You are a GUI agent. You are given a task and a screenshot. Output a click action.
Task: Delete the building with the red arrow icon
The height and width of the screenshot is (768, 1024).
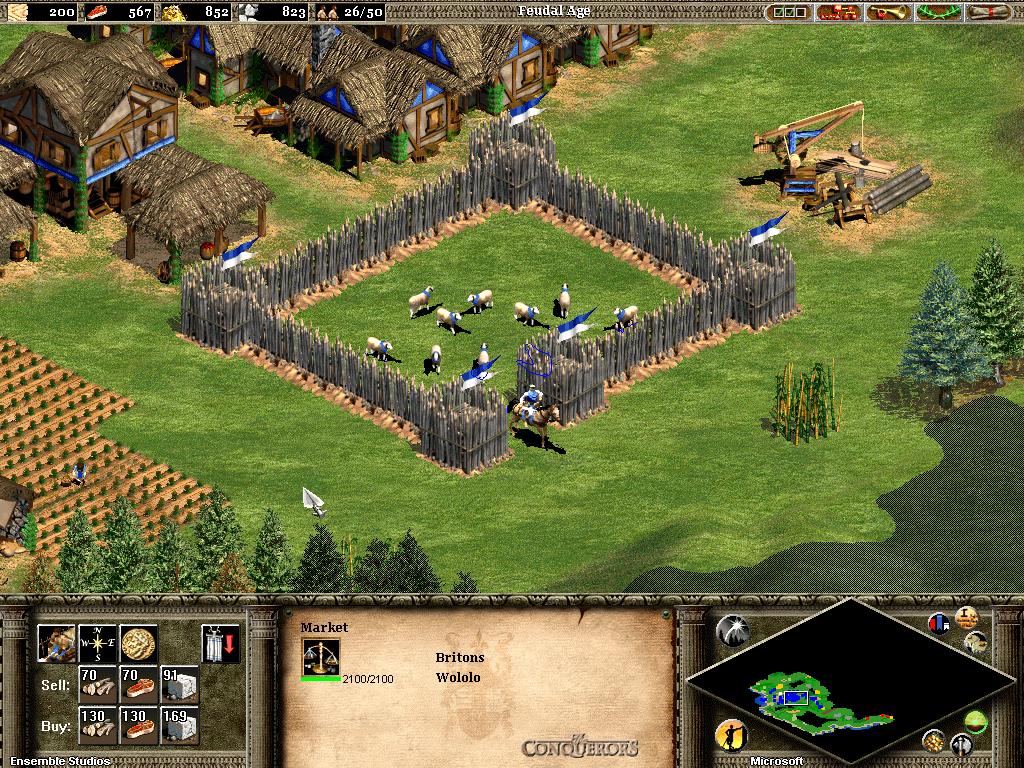220,644
